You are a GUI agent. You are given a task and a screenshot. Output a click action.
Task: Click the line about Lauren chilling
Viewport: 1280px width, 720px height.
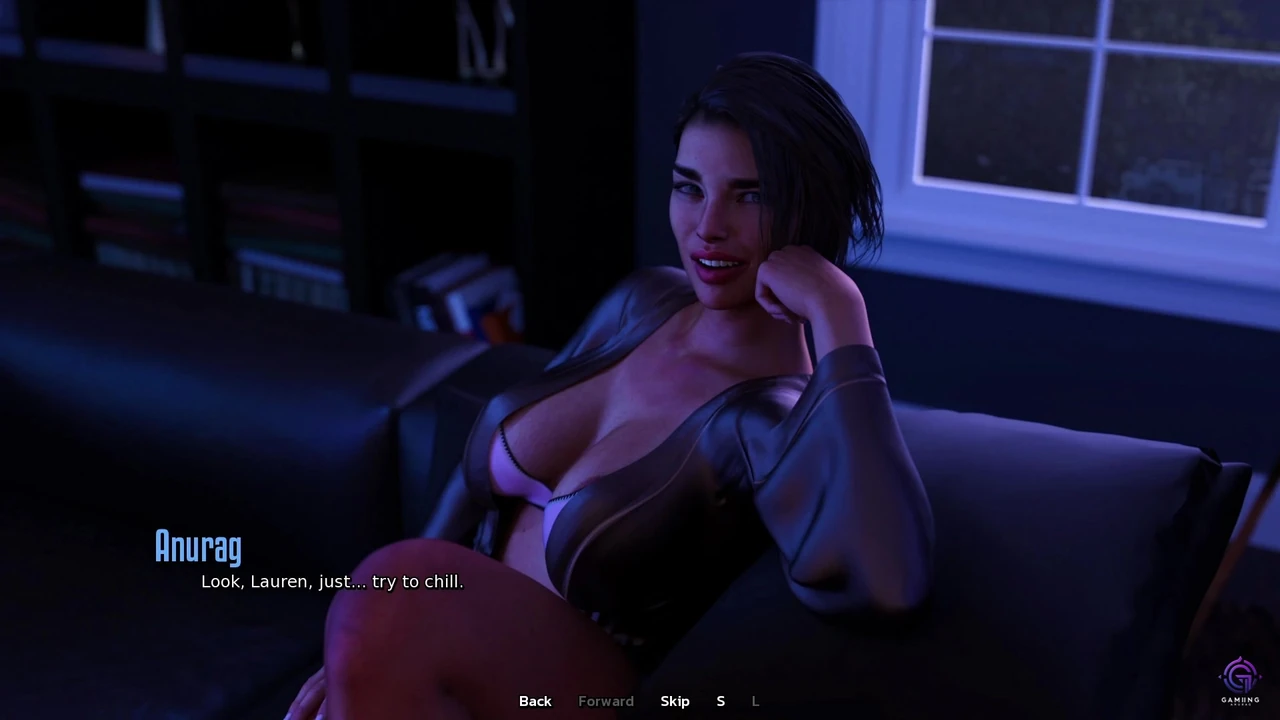[332, 581]
